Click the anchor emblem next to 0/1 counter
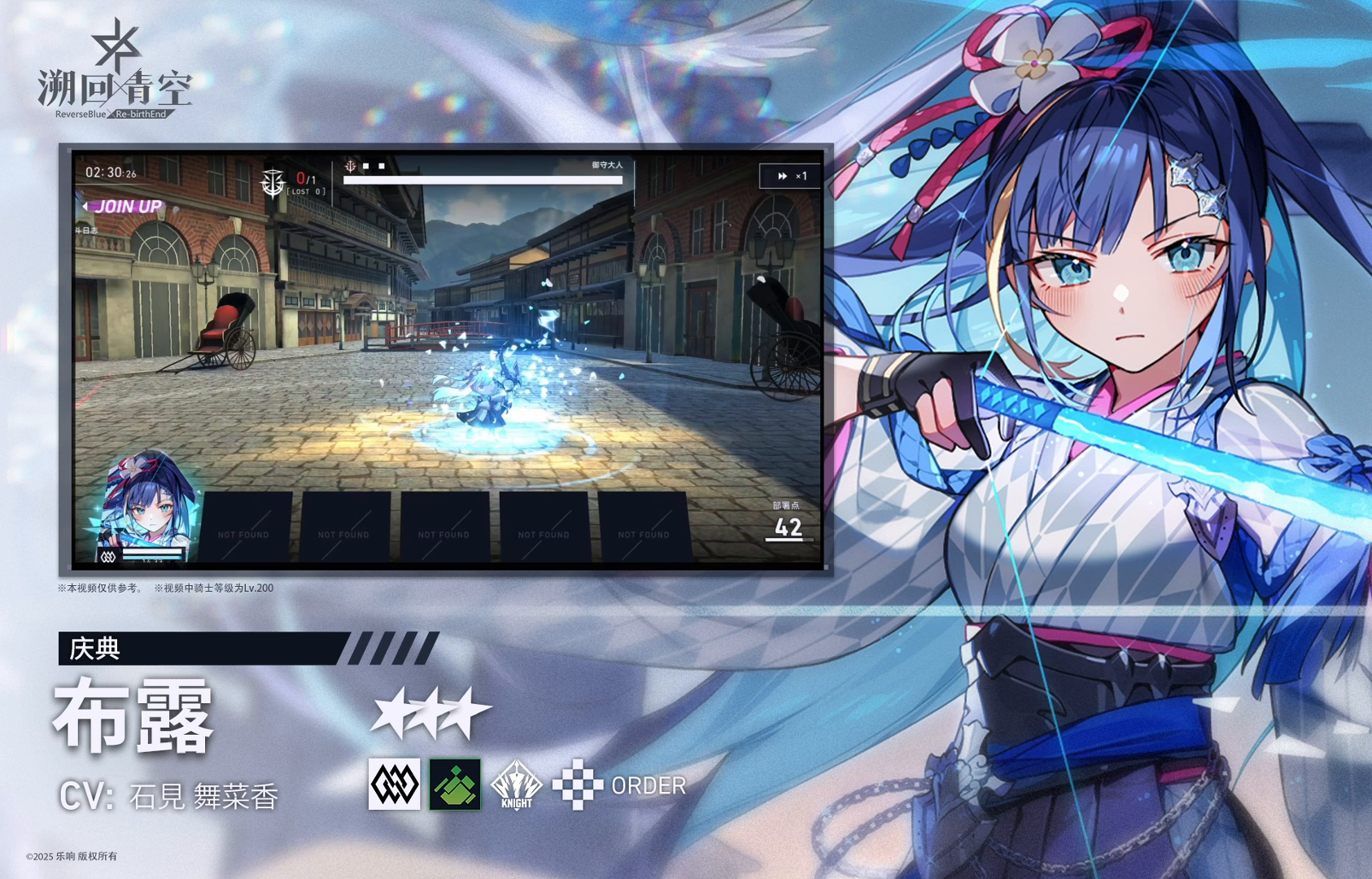 pyautogui.click(x=273, y=182)
